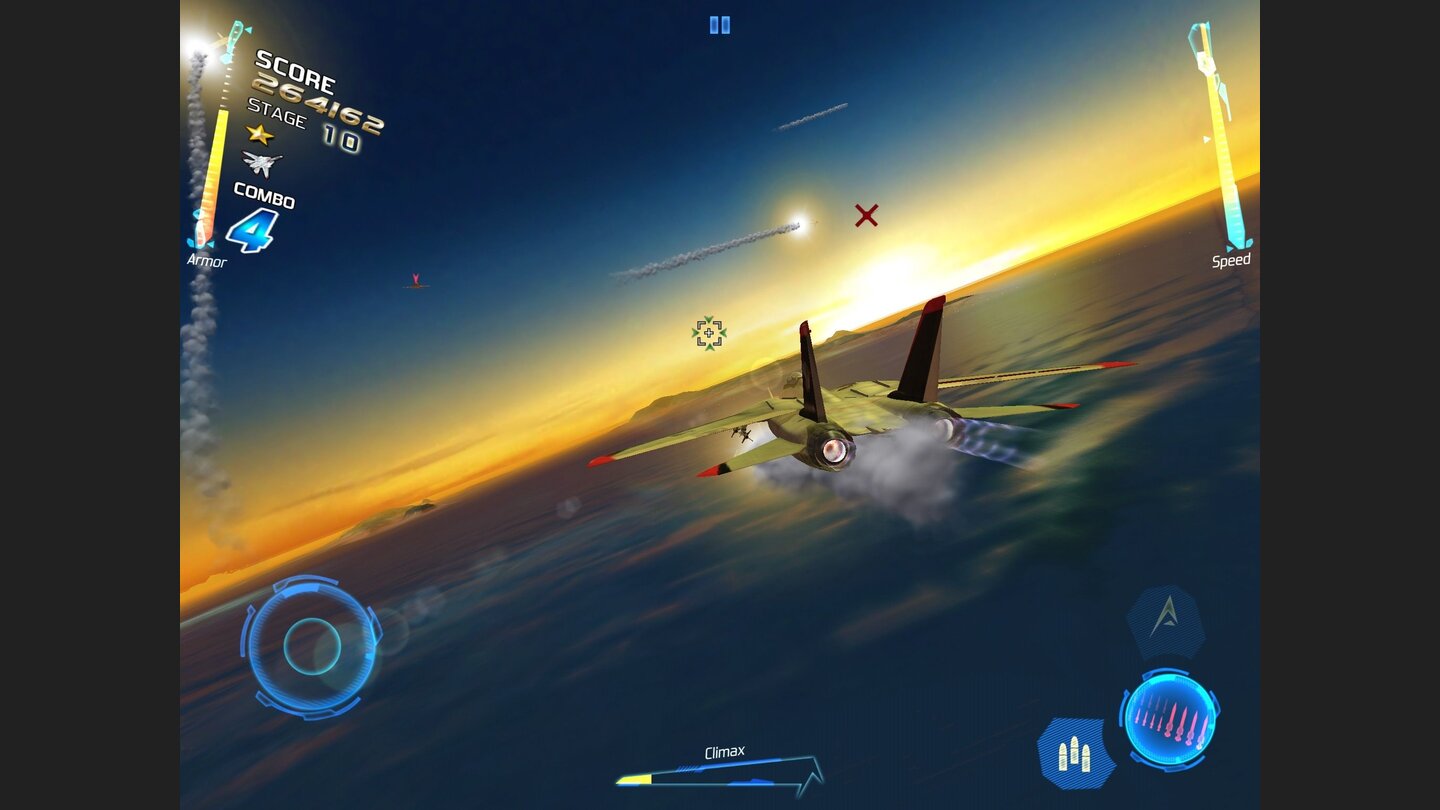Pause the game with the top center button
This screenshot has height=810, width=1440.
(x=718, y=25)
